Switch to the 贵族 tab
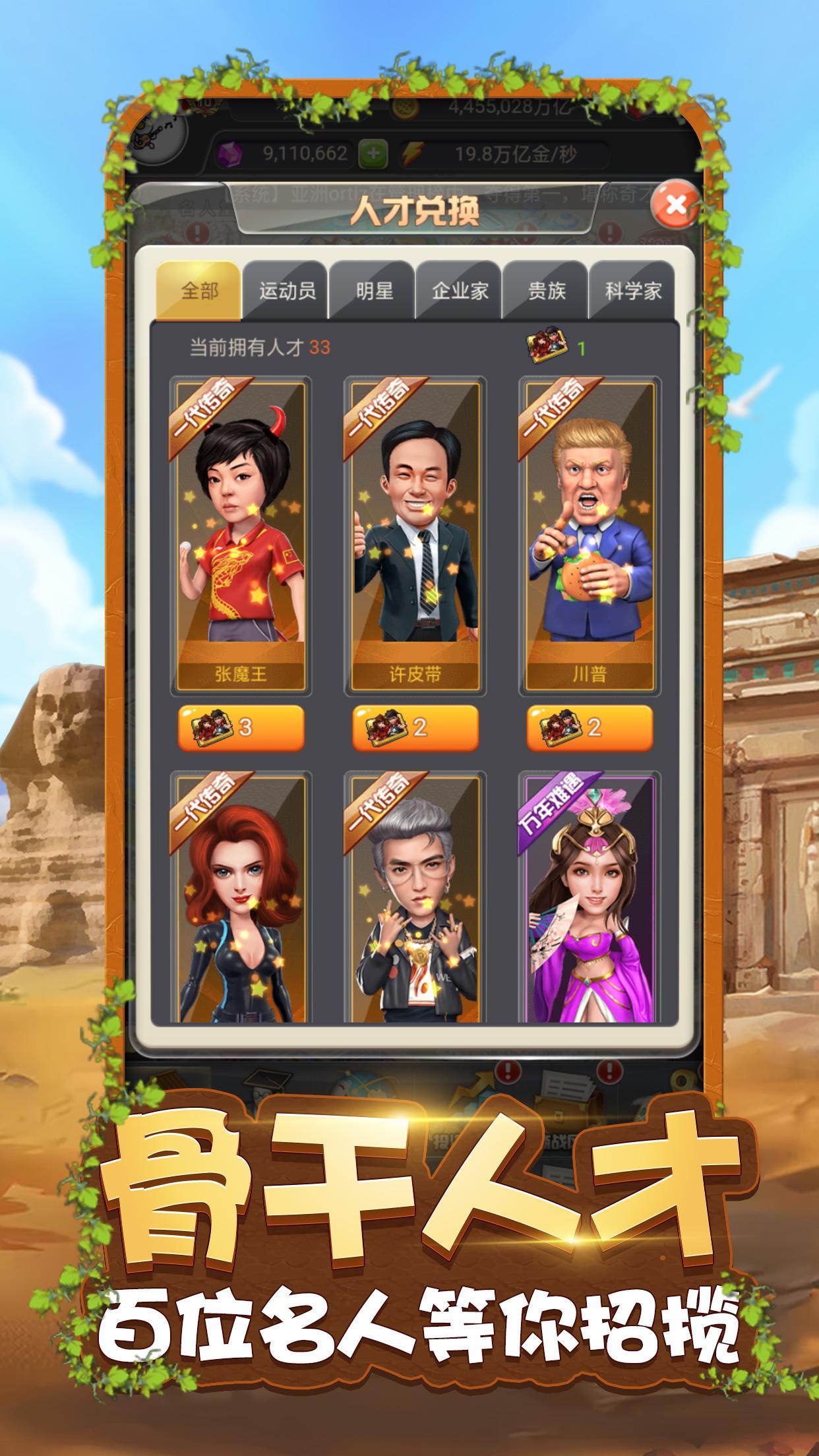This screenshot has width=819, height=1456. click(547, 291)
